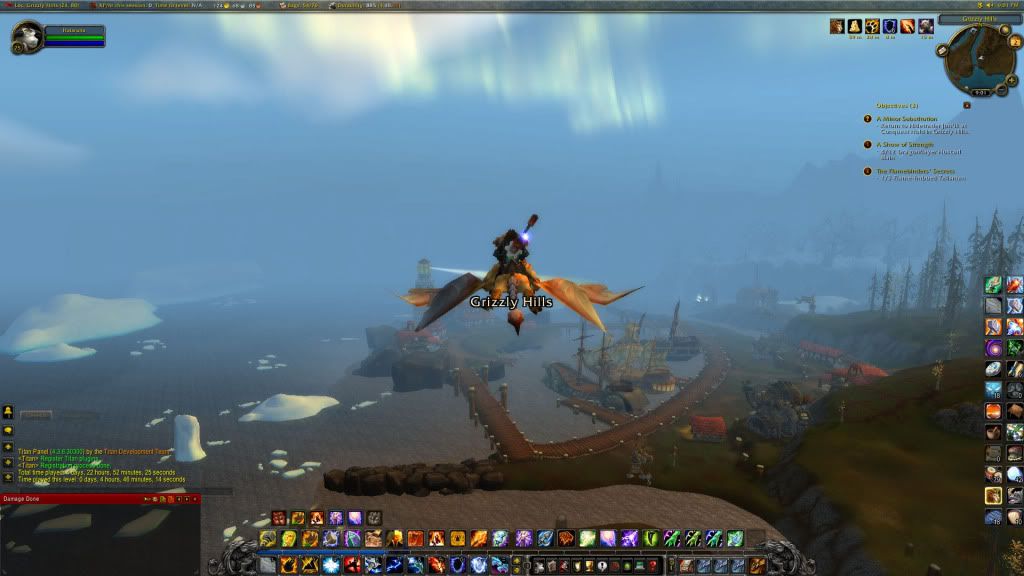Click the player portrait

point(26,37)
